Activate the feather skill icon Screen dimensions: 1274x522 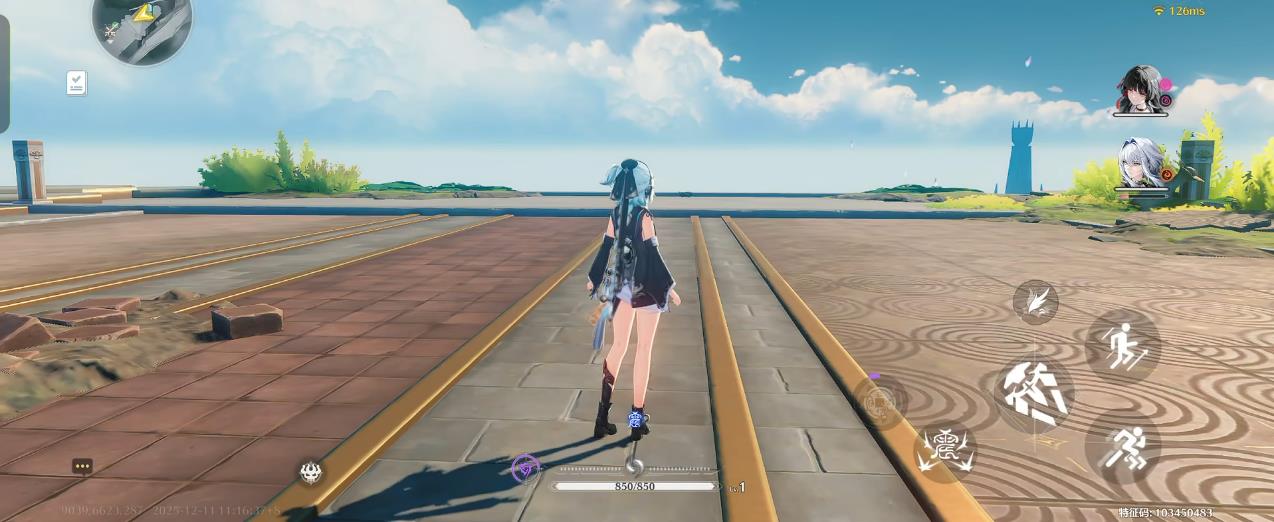click(x=1035, y=301)
